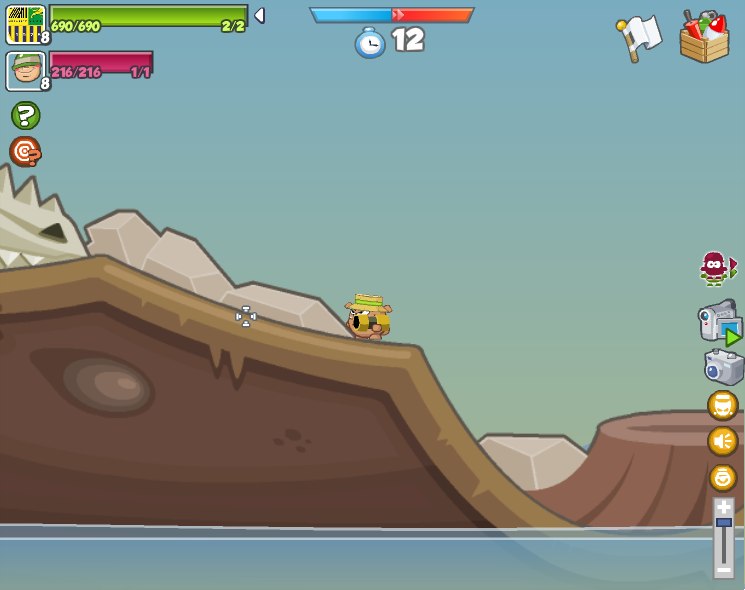The width and height of the screenshot is (745, 590).
Task: Click the yellow button below the speaker
Action: [x=722, y=477]
